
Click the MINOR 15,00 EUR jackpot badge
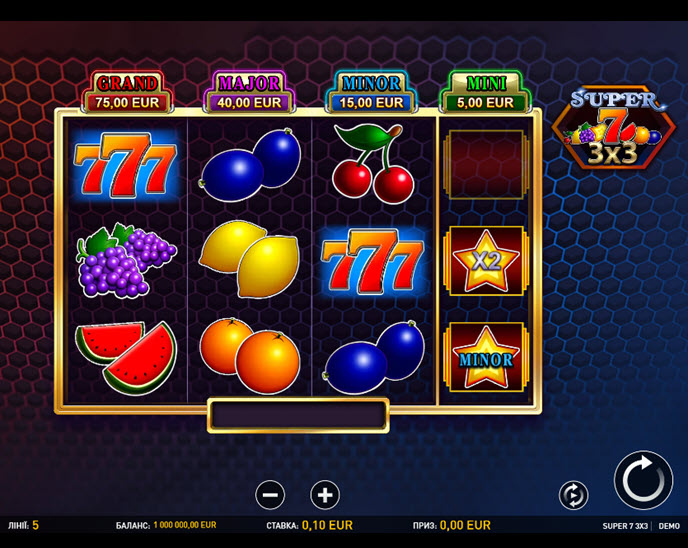point(371,92)
